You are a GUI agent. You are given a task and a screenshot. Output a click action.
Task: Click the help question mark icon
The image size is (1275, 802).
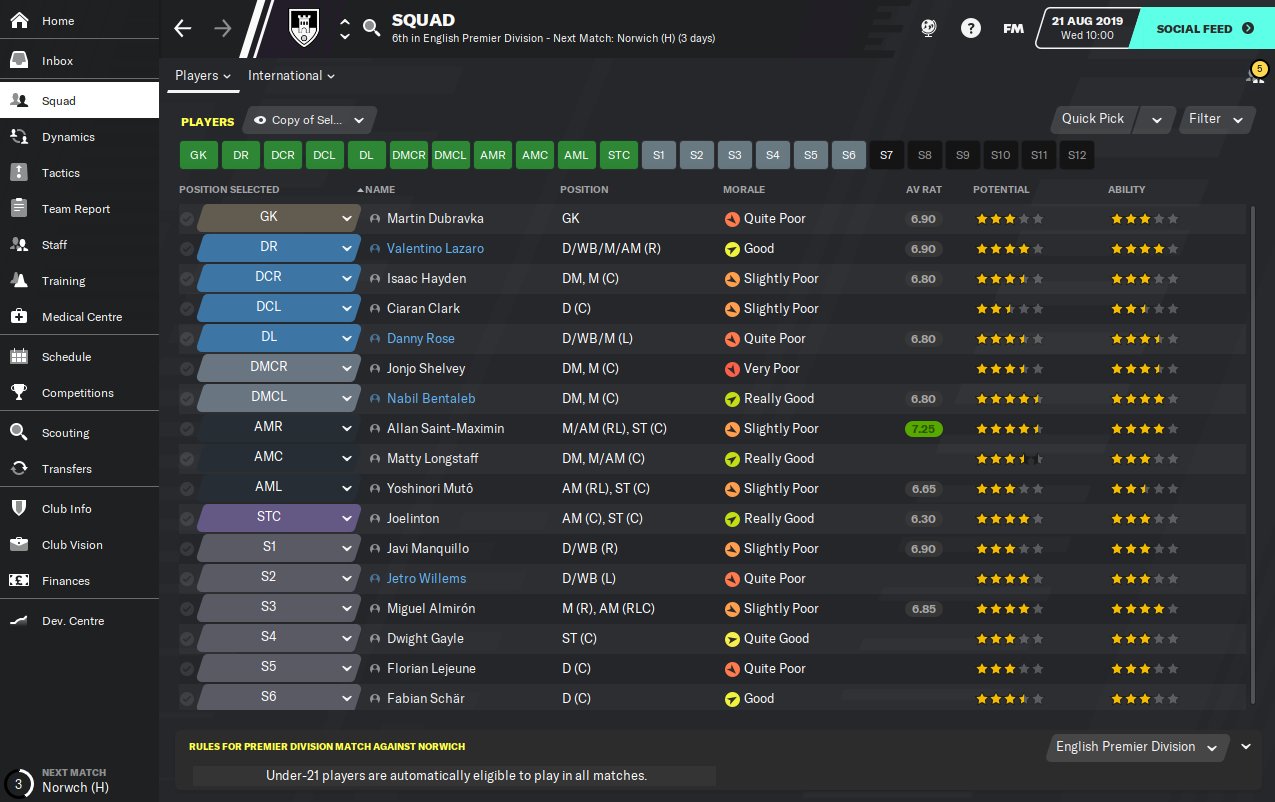coord(970,28)
